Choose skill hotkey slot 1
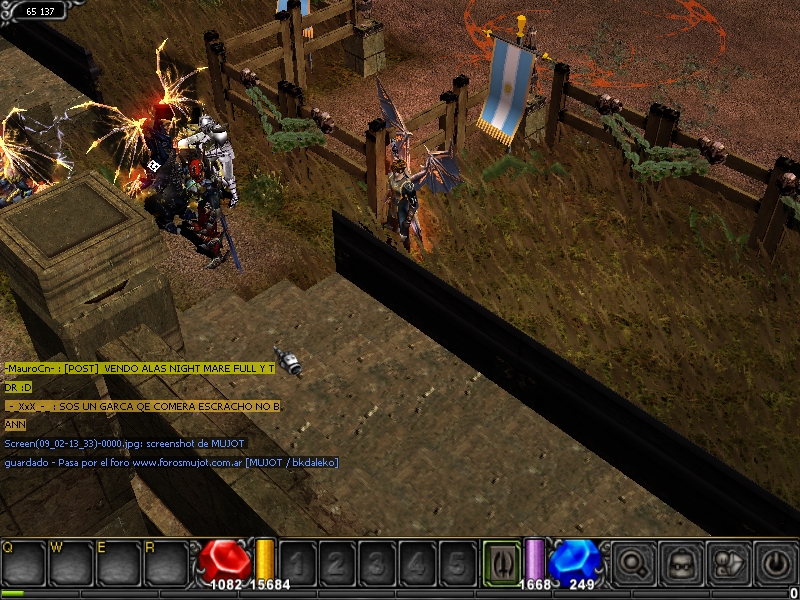 pyautogui.click(x=297, y=563)
